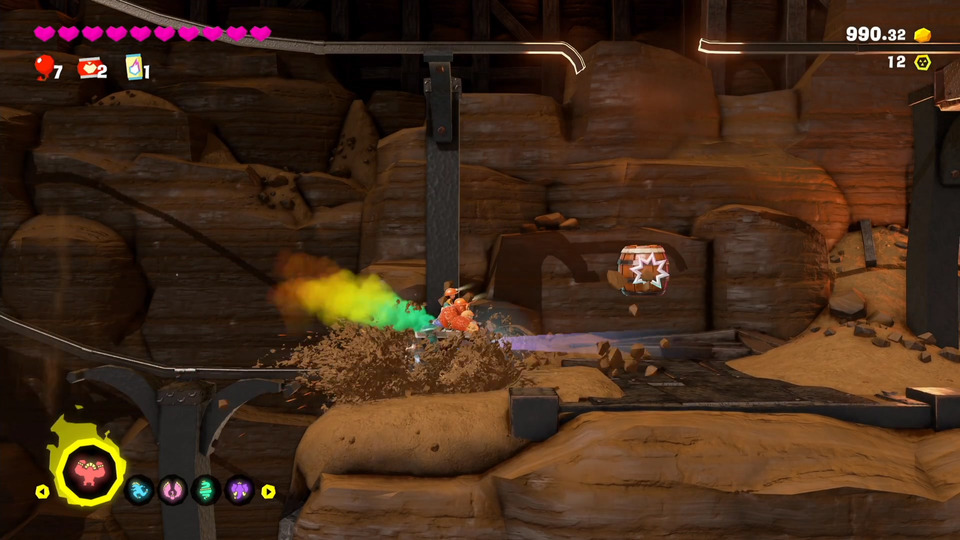The image size is (960, 540).
Task: Switch to the pink Ostrich Bananza icon
Action: (x=173, y=490)
